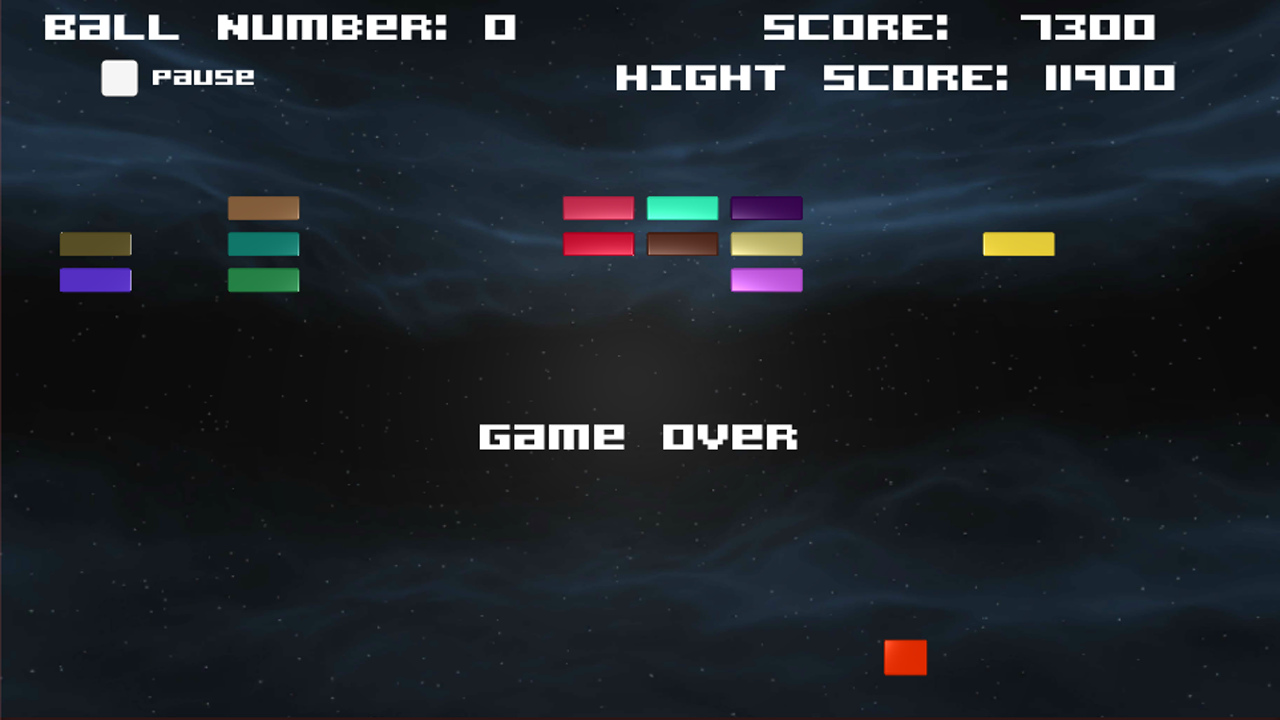The width and height of the screenshot is (1280, 720).
Task: Click the SCORE display showing 7300
Action: pyautogui.click(x=958, y=27)
